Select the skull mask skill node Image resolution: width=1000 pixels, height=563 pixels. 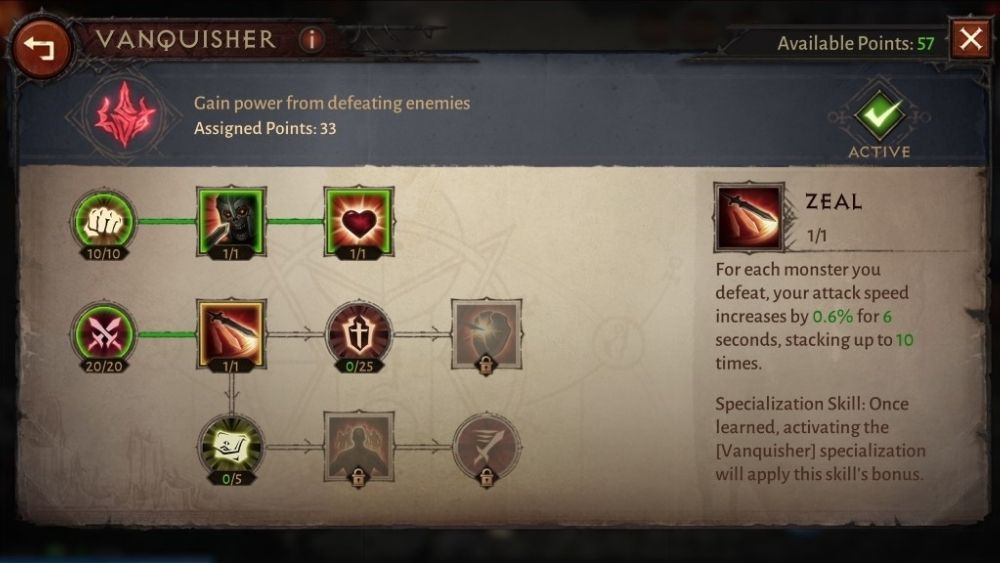[x=231, y=220]
